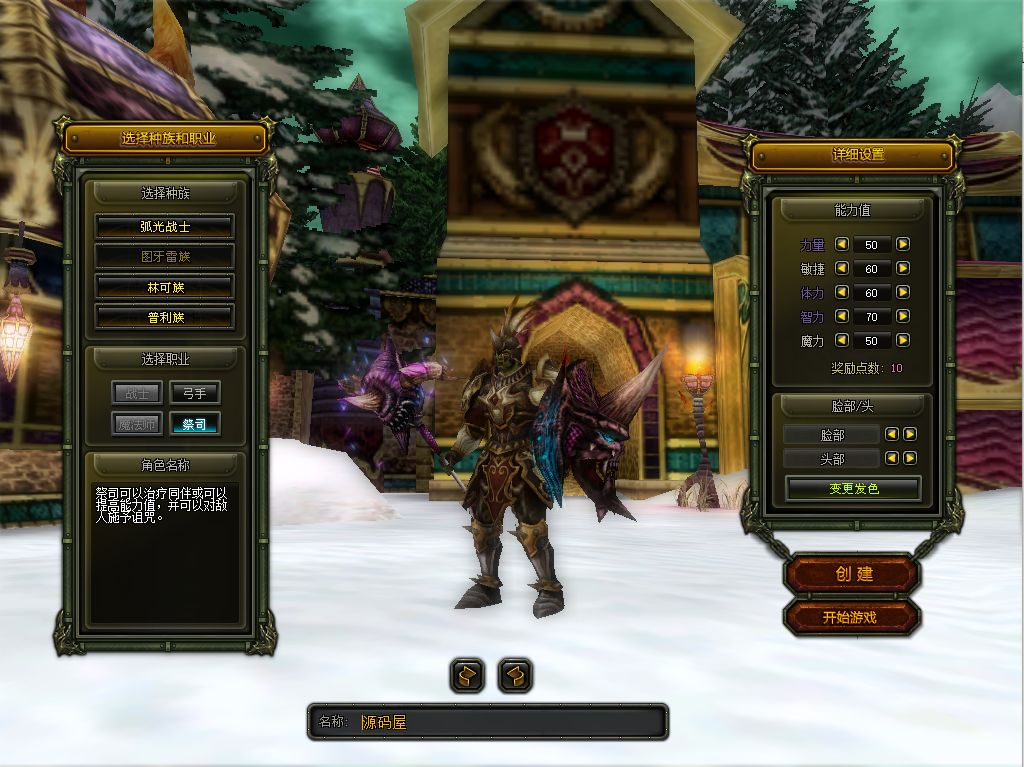This screenshot has height=767, width=1024.
Task: Choose the 林可族 race
Action: coord(165,287)
